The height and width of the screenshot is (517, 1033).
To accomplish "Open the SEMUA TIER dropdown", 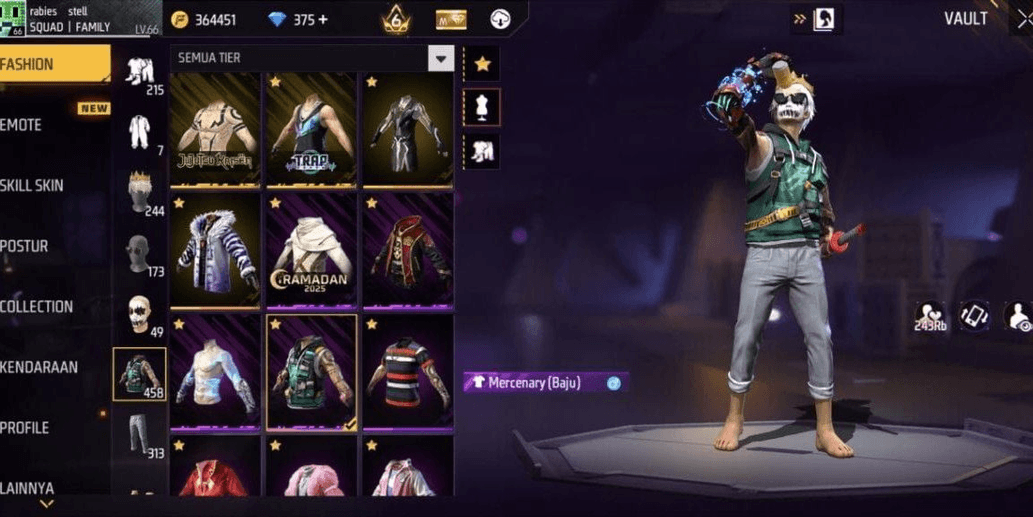I will (x=441, y=58).
